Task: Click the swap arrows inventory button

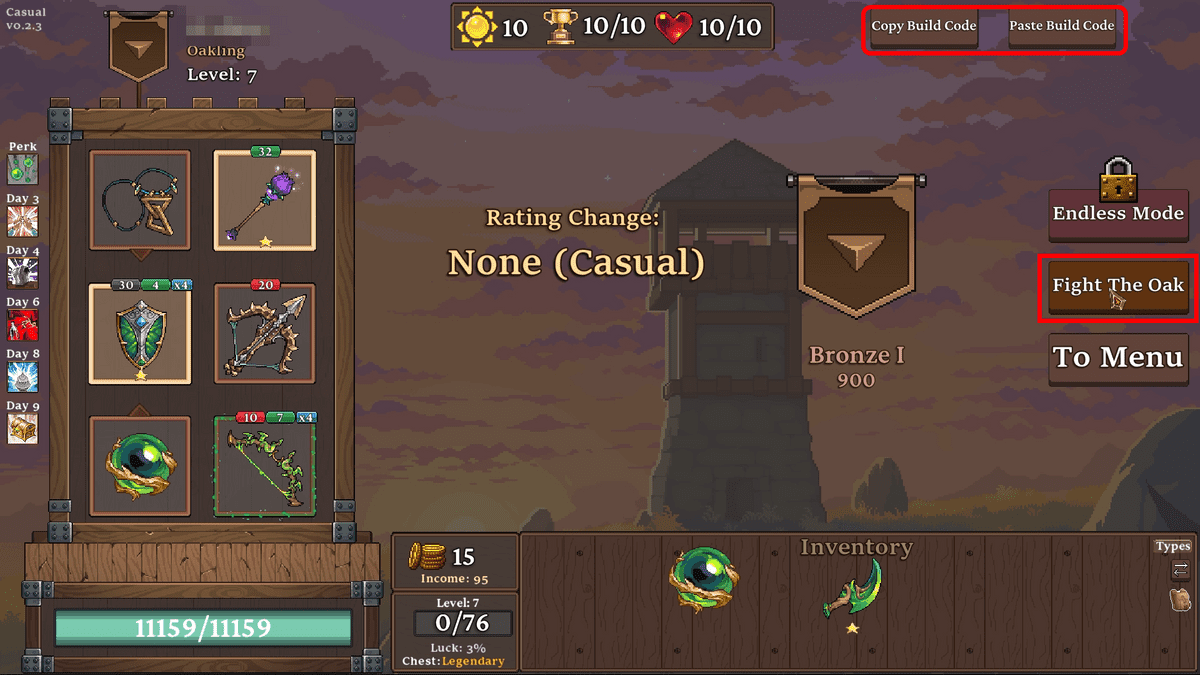Action: coord(1180,570)
